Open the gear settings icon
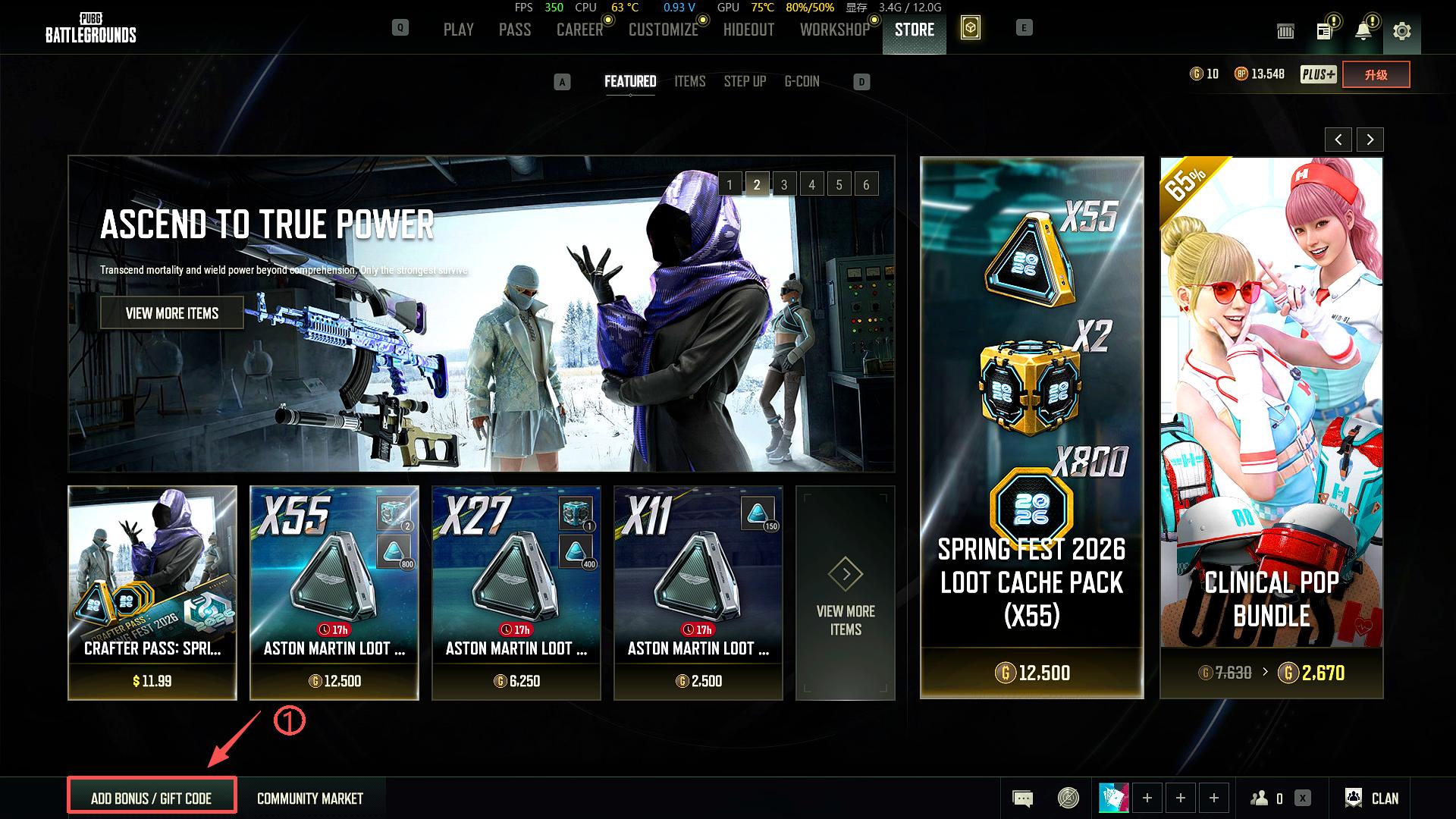Image resolution: width=1456 pixels, height=819 pixels. pyautogui.click(x=1401, y=31)
